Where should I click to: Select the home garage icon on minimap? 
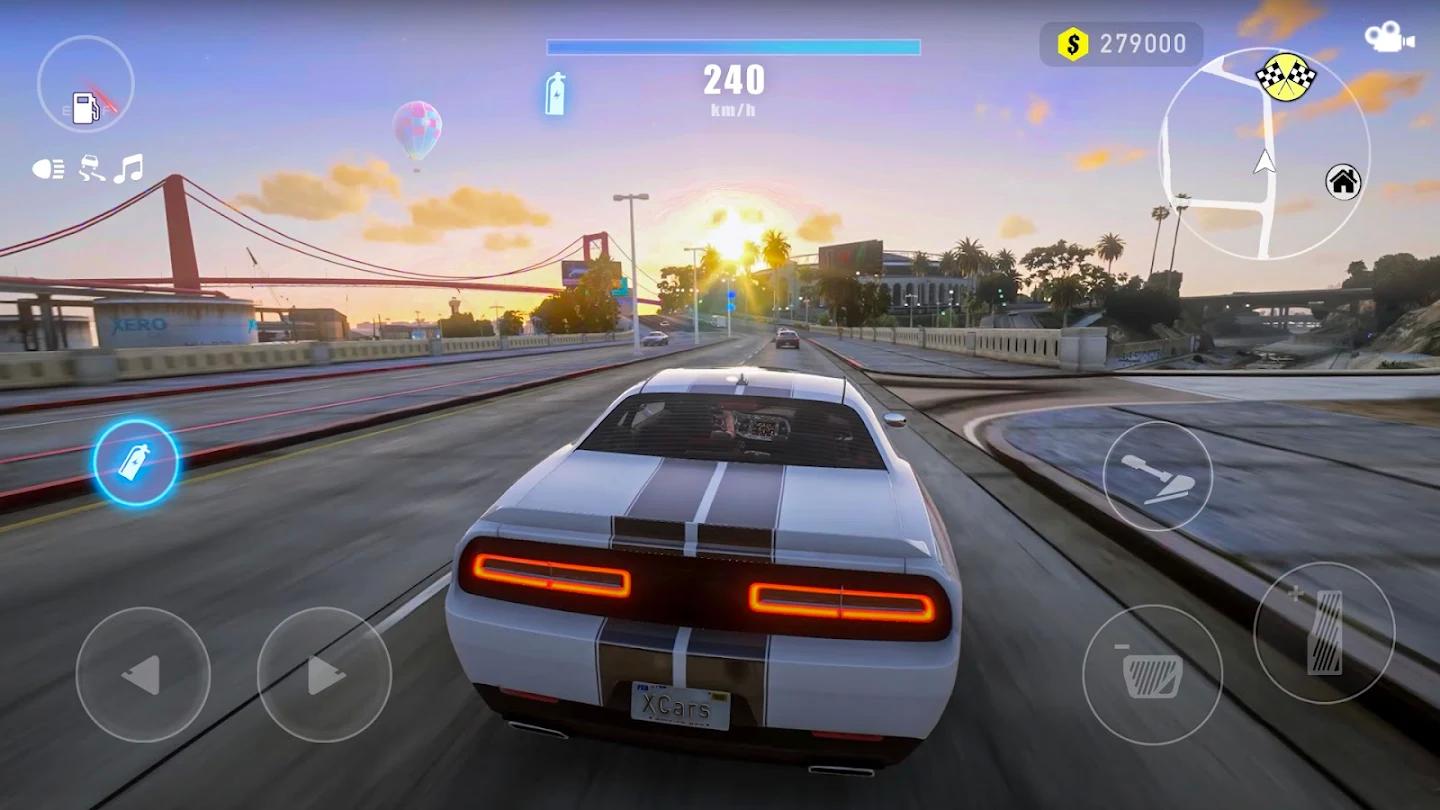(x=1345, y=184)
